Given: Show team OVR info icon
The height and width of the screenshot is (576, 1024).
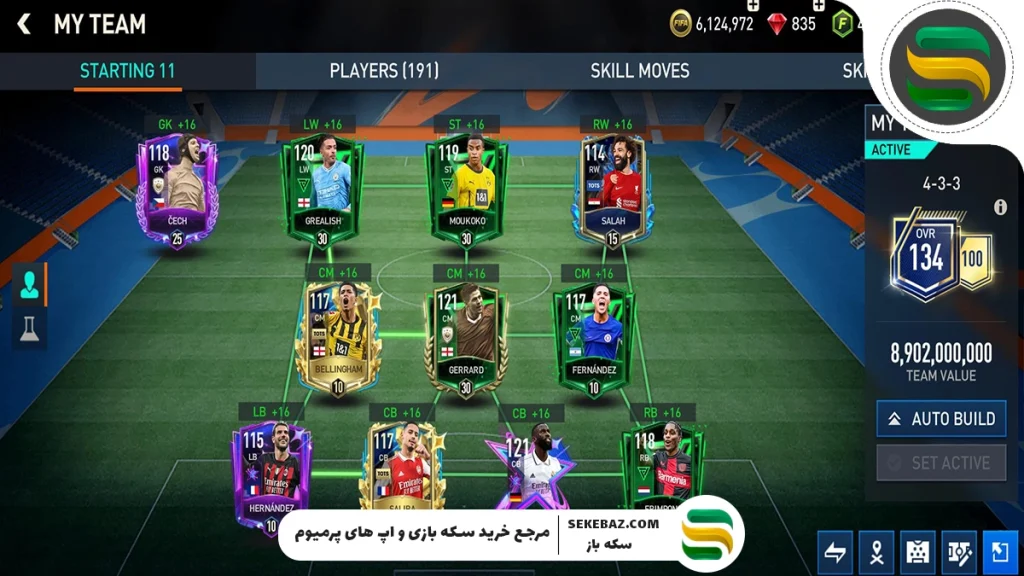Looking at the screenshot, I should point(1000,208).
